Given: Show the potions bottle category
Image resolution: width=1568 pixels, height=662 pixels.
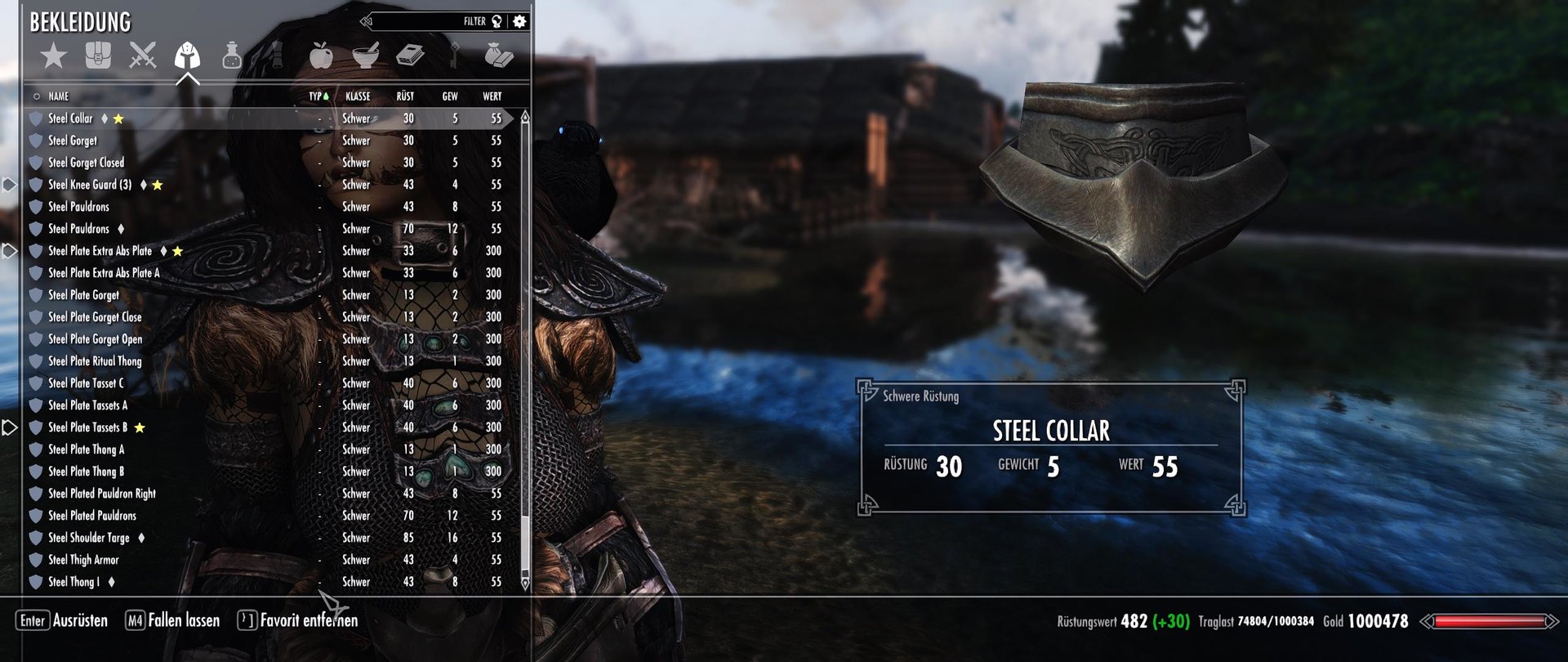Looking at the screenshot, I should [x=232, y=56].
